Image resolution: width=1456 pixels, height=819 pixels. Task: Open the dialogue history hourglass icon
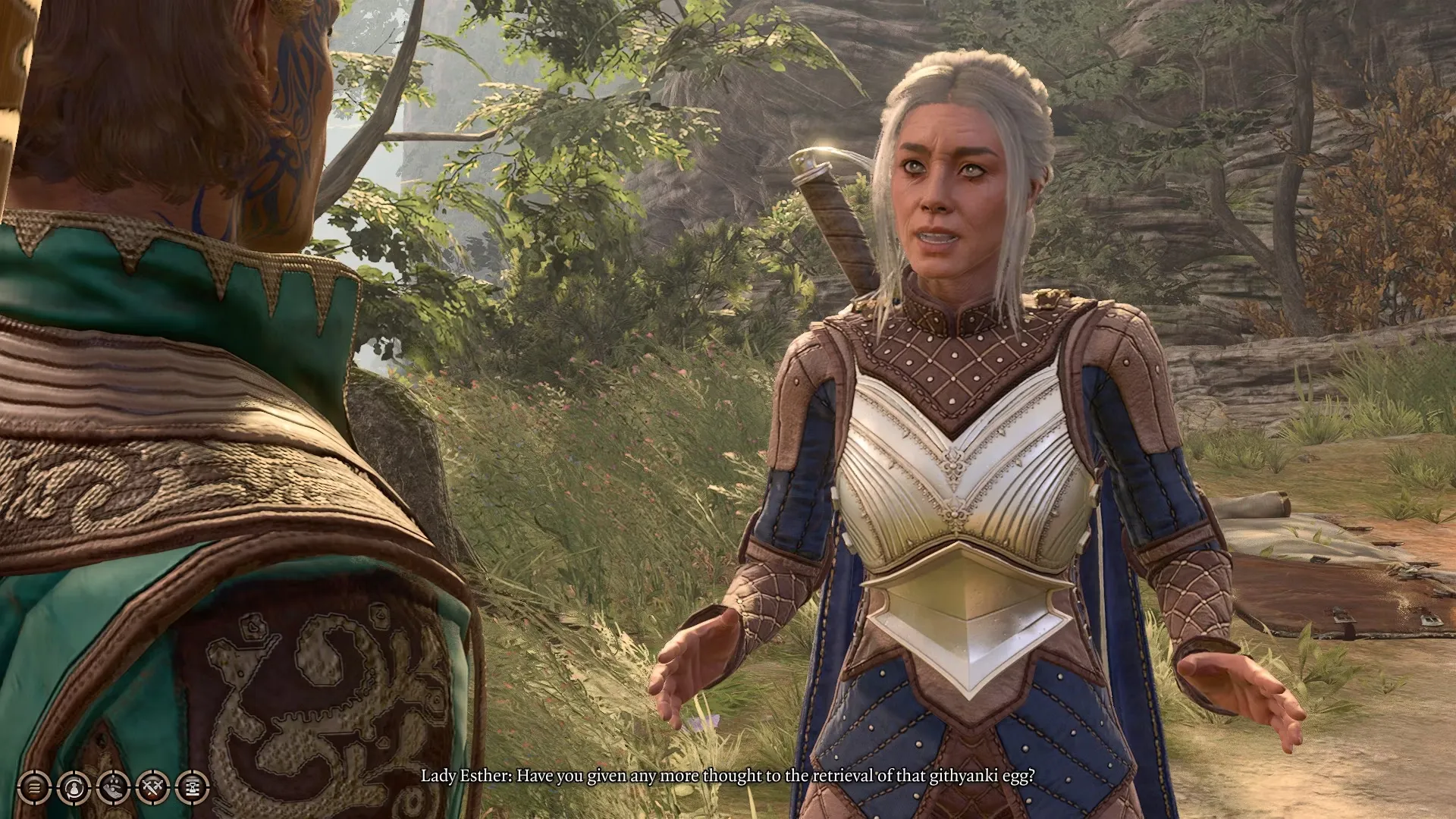(x=192, y=788)
